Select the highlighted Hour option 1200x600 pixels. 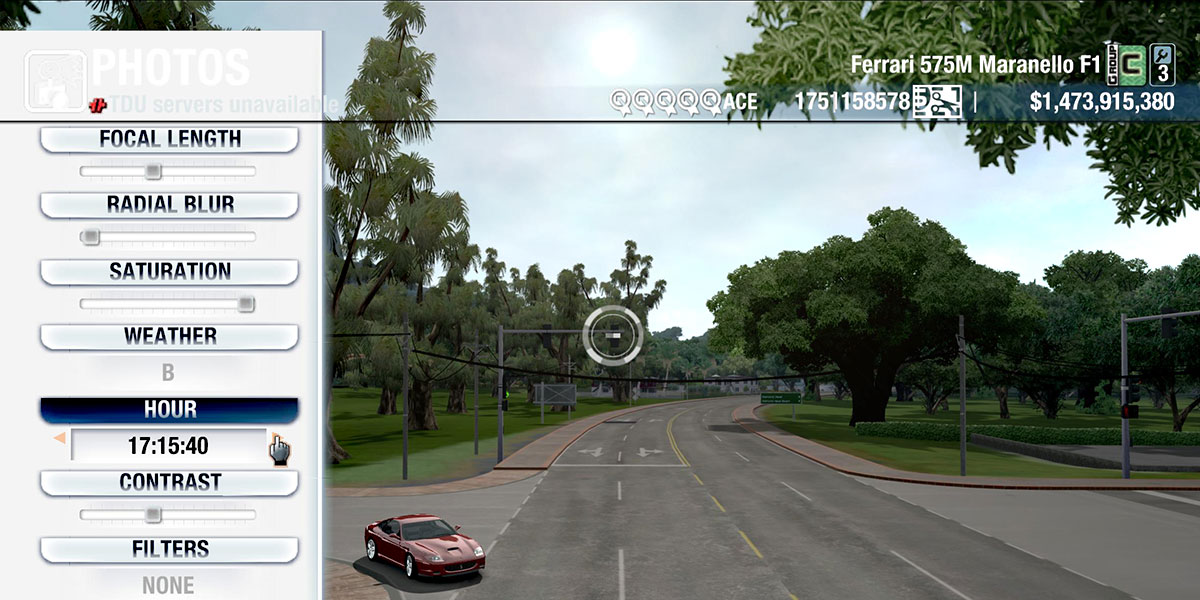(x=169, y=410)
